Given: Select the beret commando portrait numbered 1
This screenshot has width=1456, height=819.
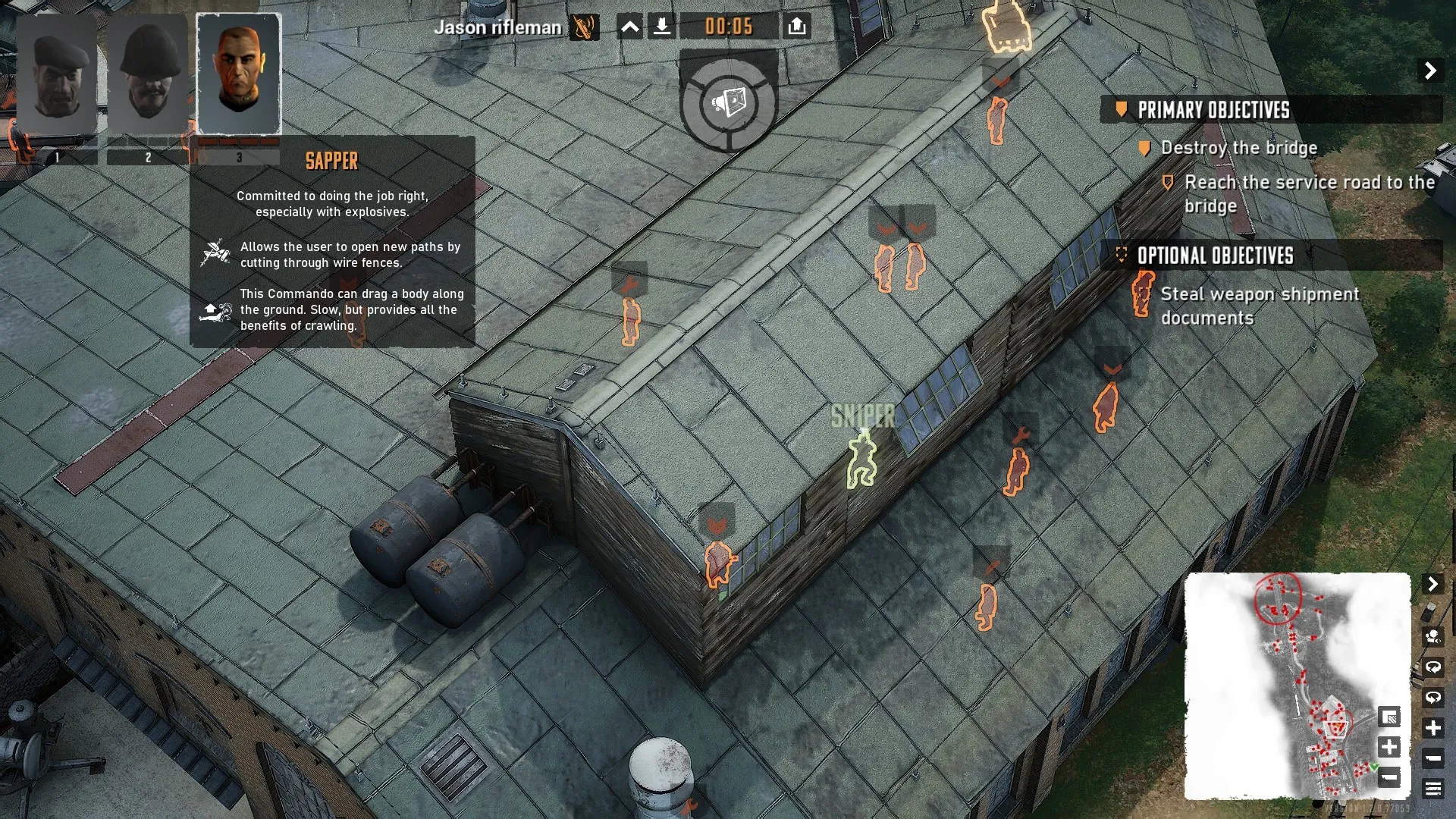Looking at the screenshot, I should coord(57,76).
